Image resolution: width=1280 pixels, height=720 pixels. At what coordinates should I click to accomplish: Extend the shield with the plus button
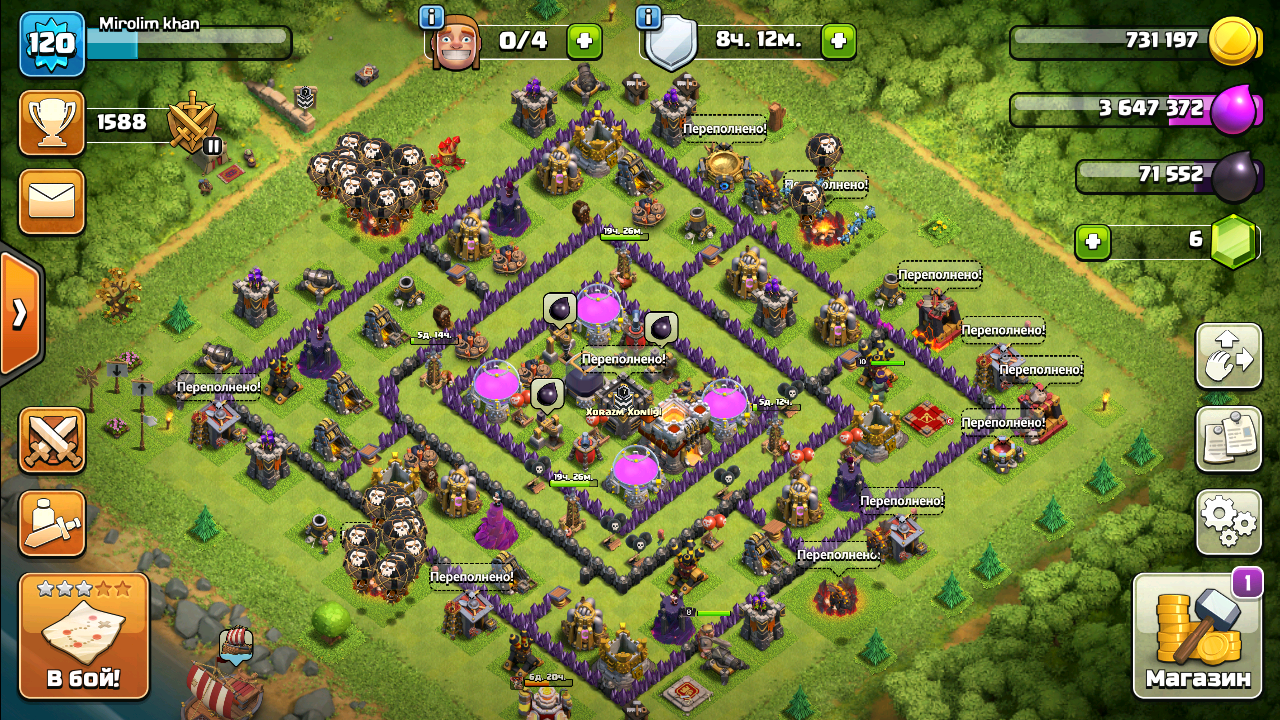pyautogui.click(x=838, y=42)
